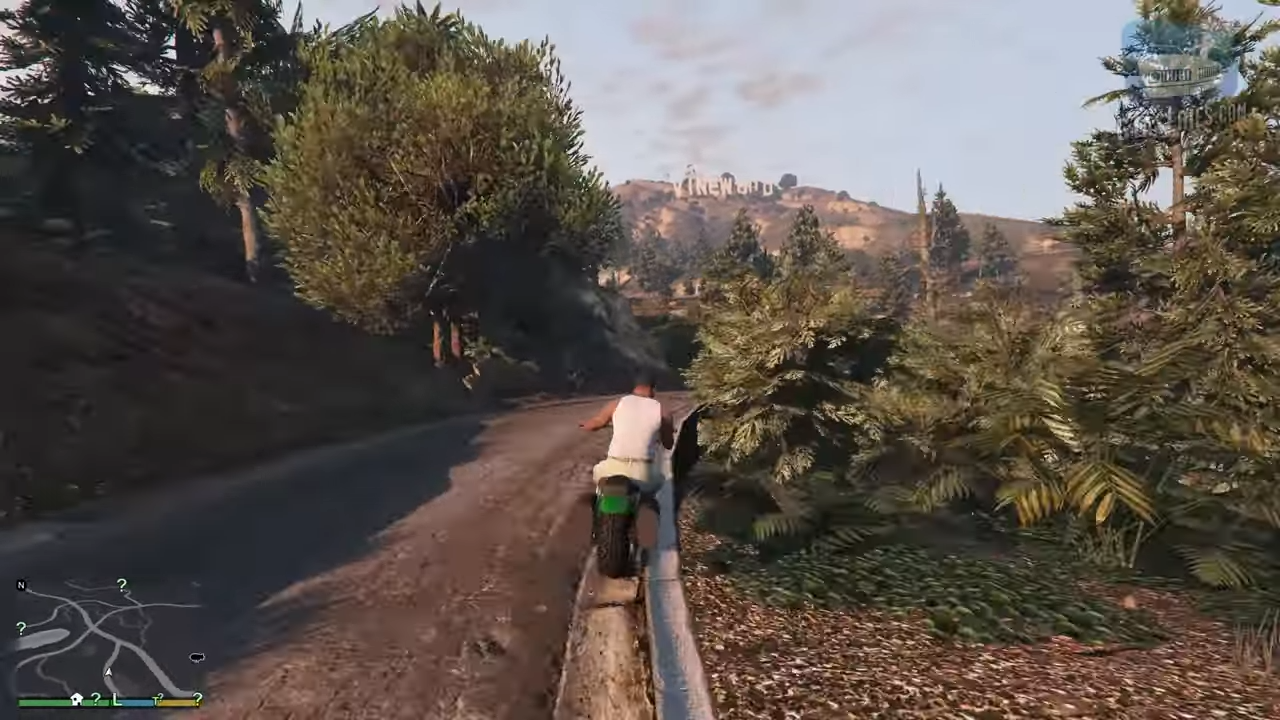This screenshot has height=720, width=1280.
Task: Click the question mark blip on minimap's left edge
Action: coord(21,628)
